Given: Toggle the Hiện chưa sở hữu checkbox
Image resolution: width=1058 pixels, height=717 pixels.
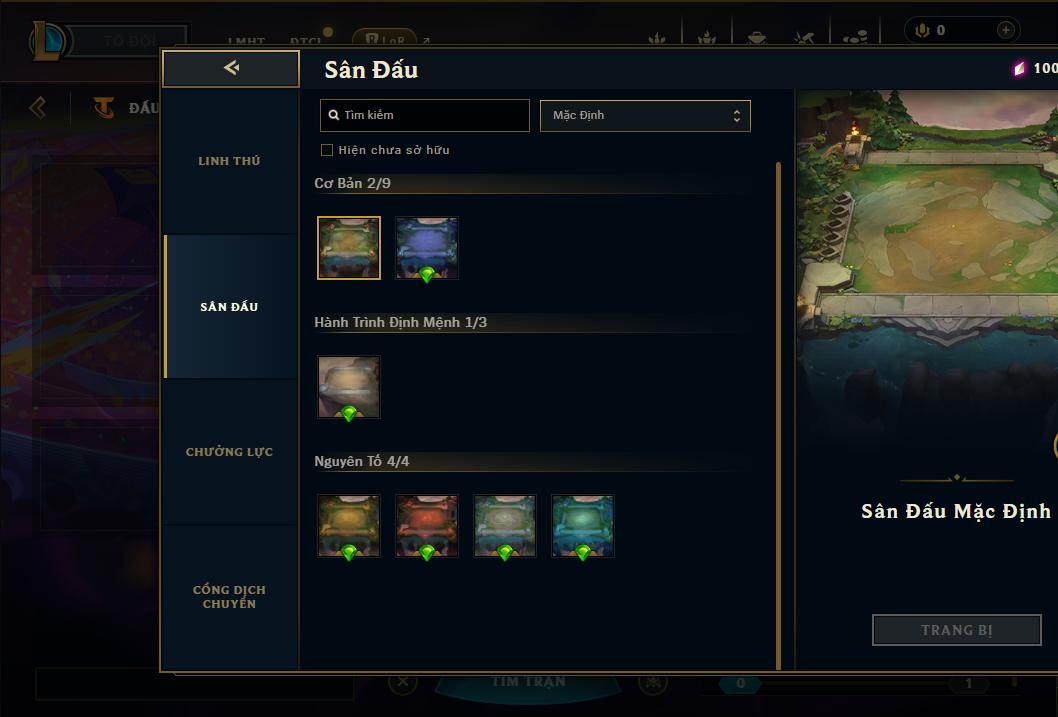Looking at the screenshot, I should [327, 150].
